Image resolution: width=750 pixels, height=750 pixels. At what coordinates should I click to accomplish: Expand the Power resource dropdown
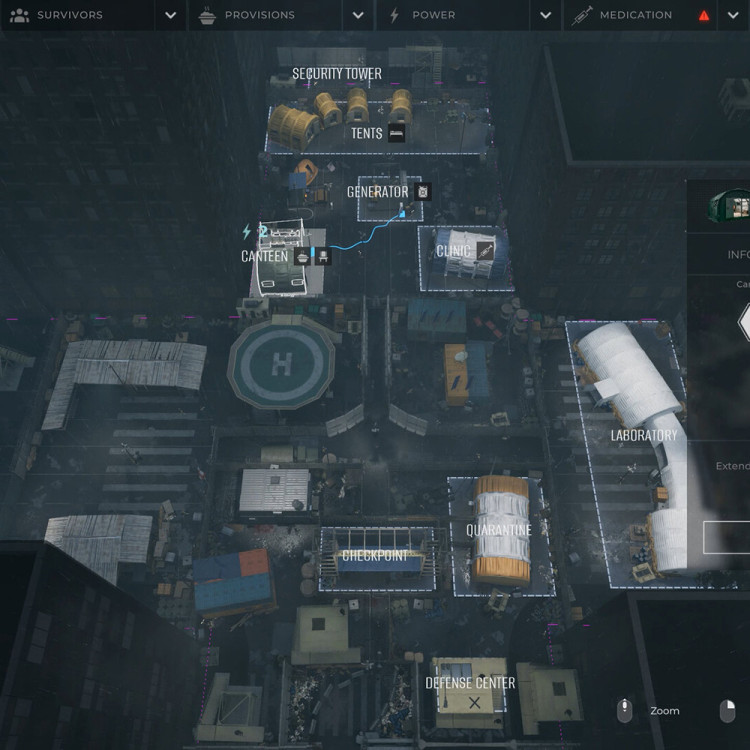tap(545, 15)
